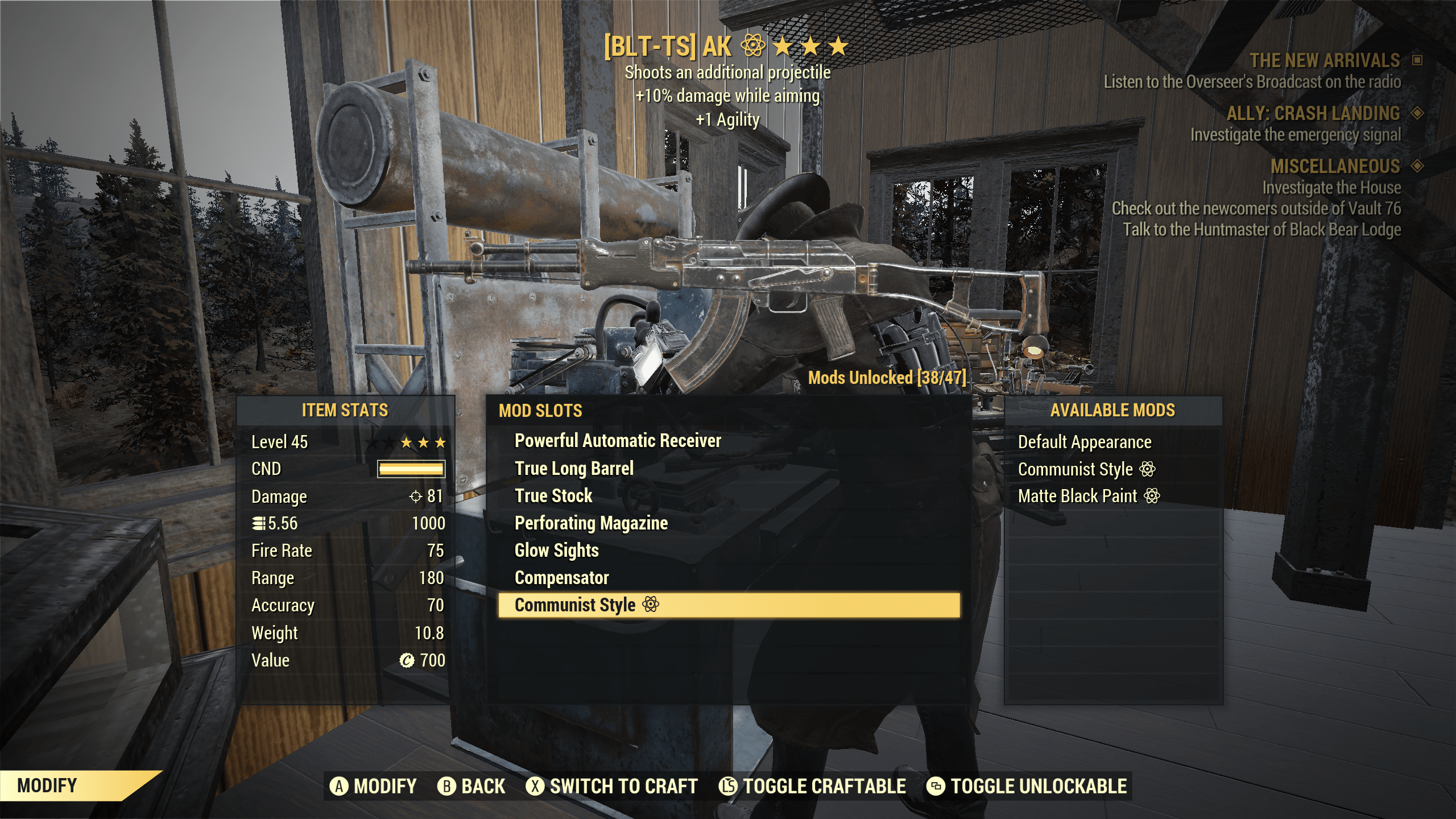Select the Powerful Automatic Receiver mod slot
Screen dimensions: 1456x819
point(618,441)
